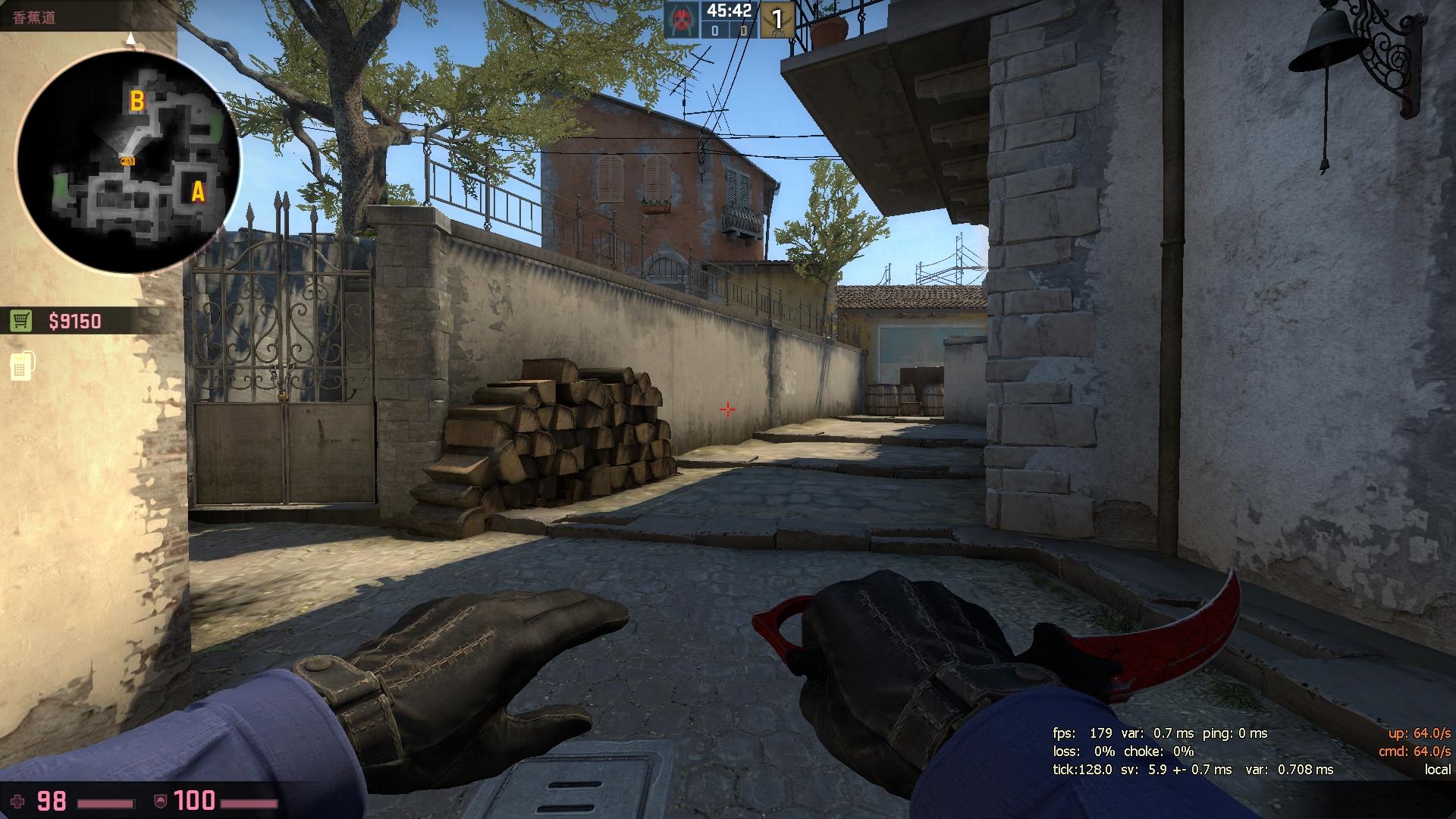Select bombsite A marker on the radar
1456x819 pixels.
tap(197, 192)
